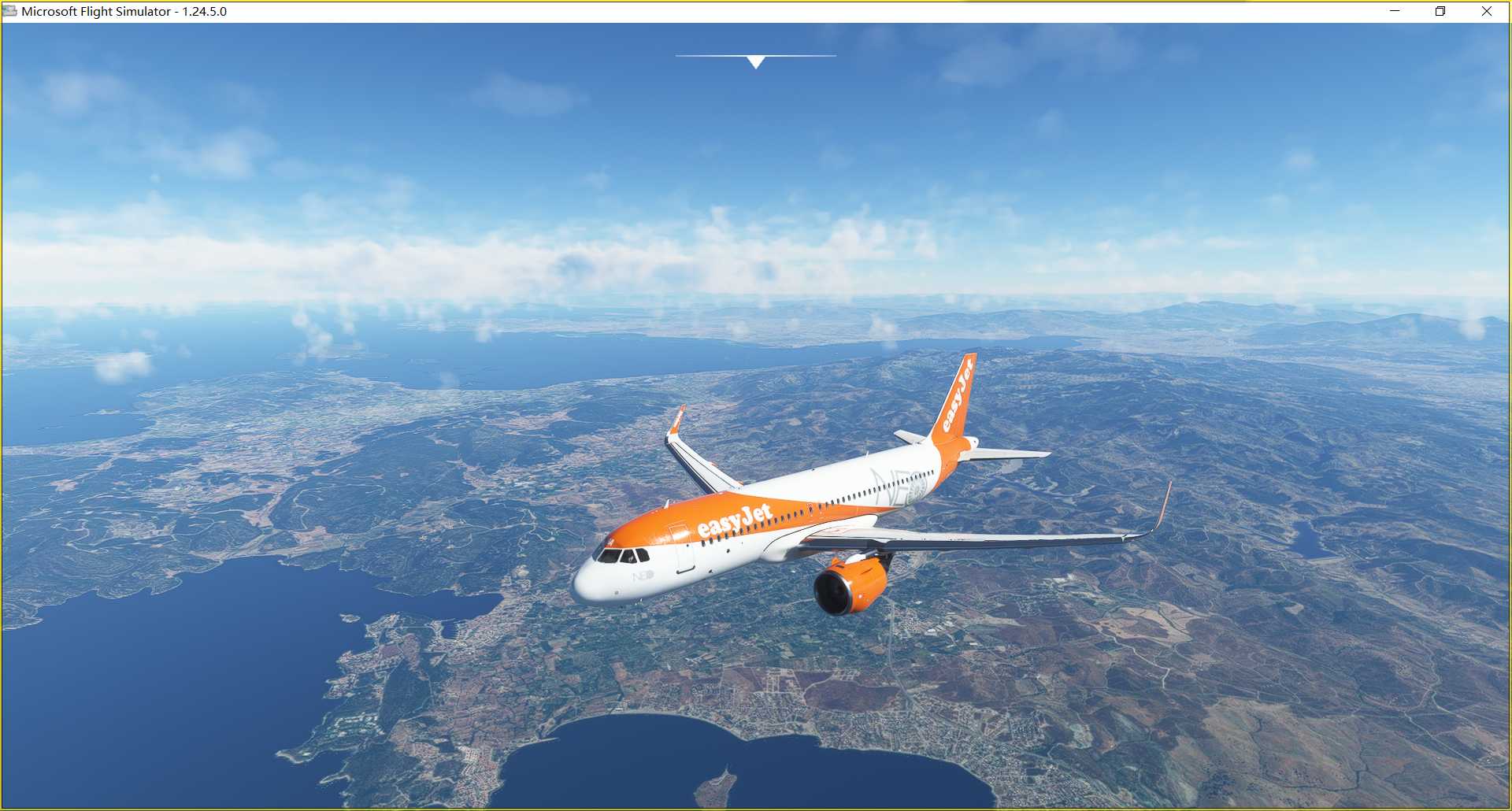Minimize the Flight Simulator window
Viewport: 1512px width, 811px height.
point(1395,11)
